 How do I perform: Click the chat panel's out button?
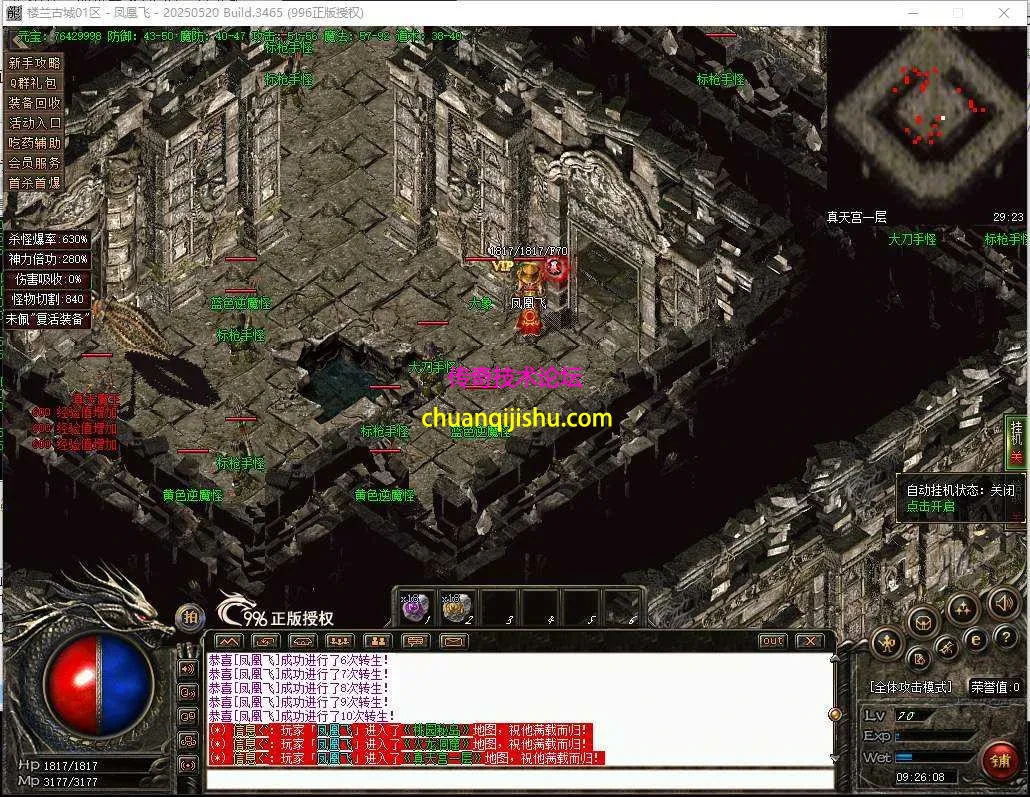773,641
